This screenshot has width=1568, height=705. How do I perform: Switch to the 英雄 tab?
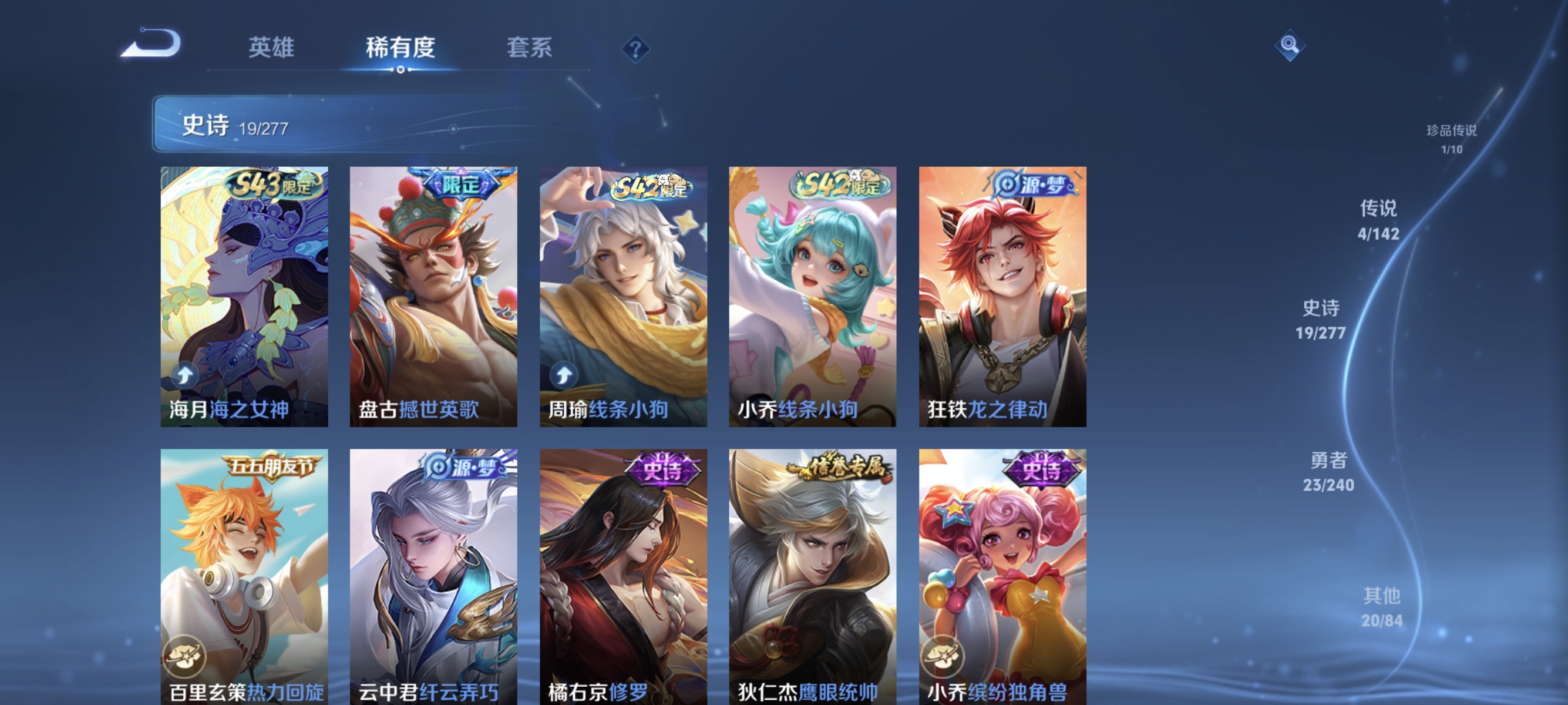tap(271, 48)
